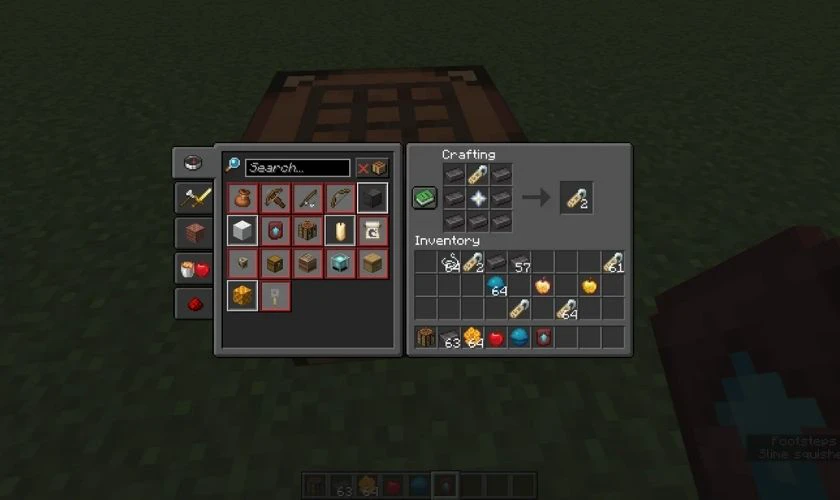Image resolution: width=840 pixels, height=500 pixels.
Task: Open the building blocks recipe tab
Action: tap(194, 233)
